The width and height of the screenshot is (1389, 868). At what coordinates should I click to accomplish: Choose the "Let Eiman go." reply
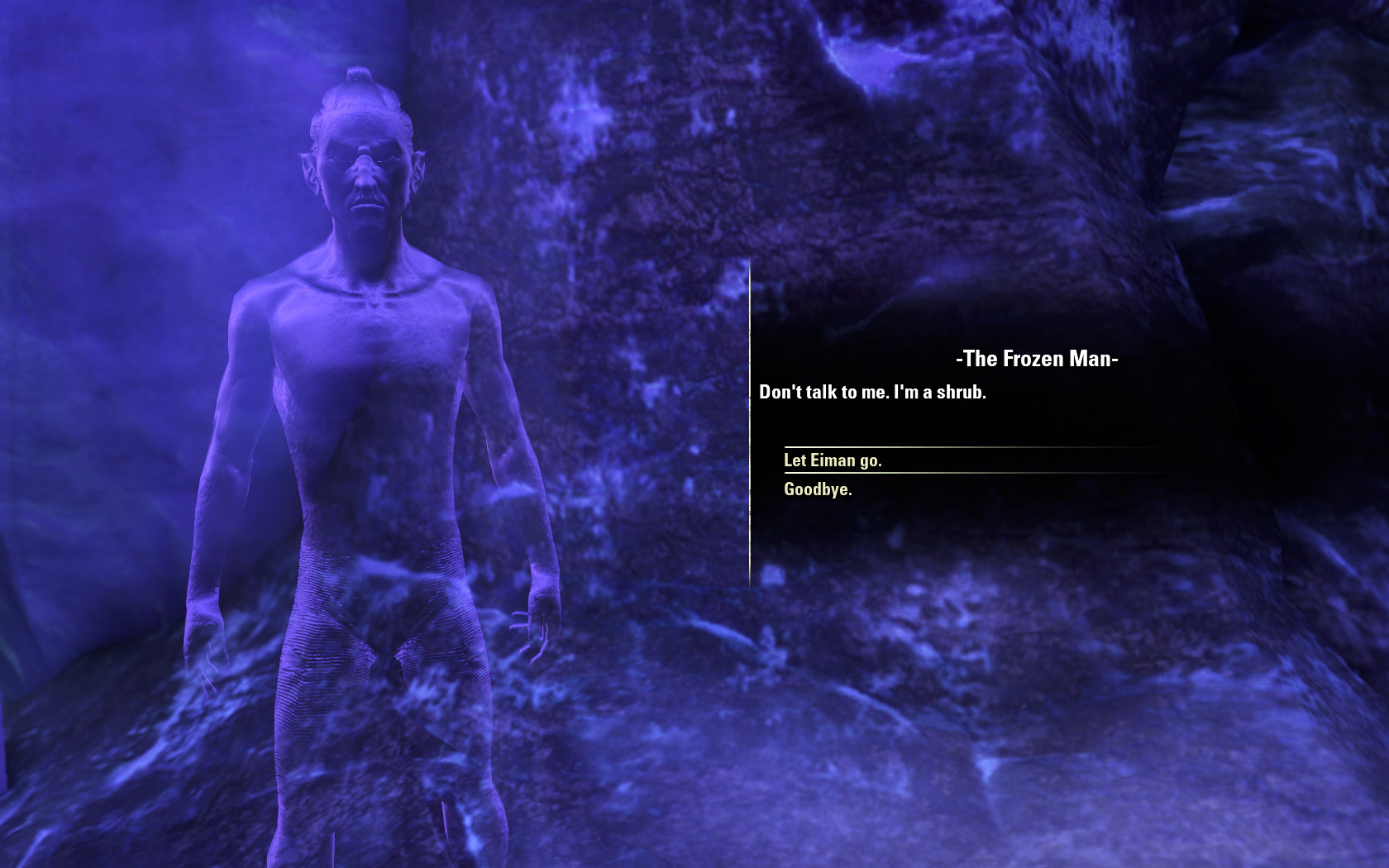833,460
